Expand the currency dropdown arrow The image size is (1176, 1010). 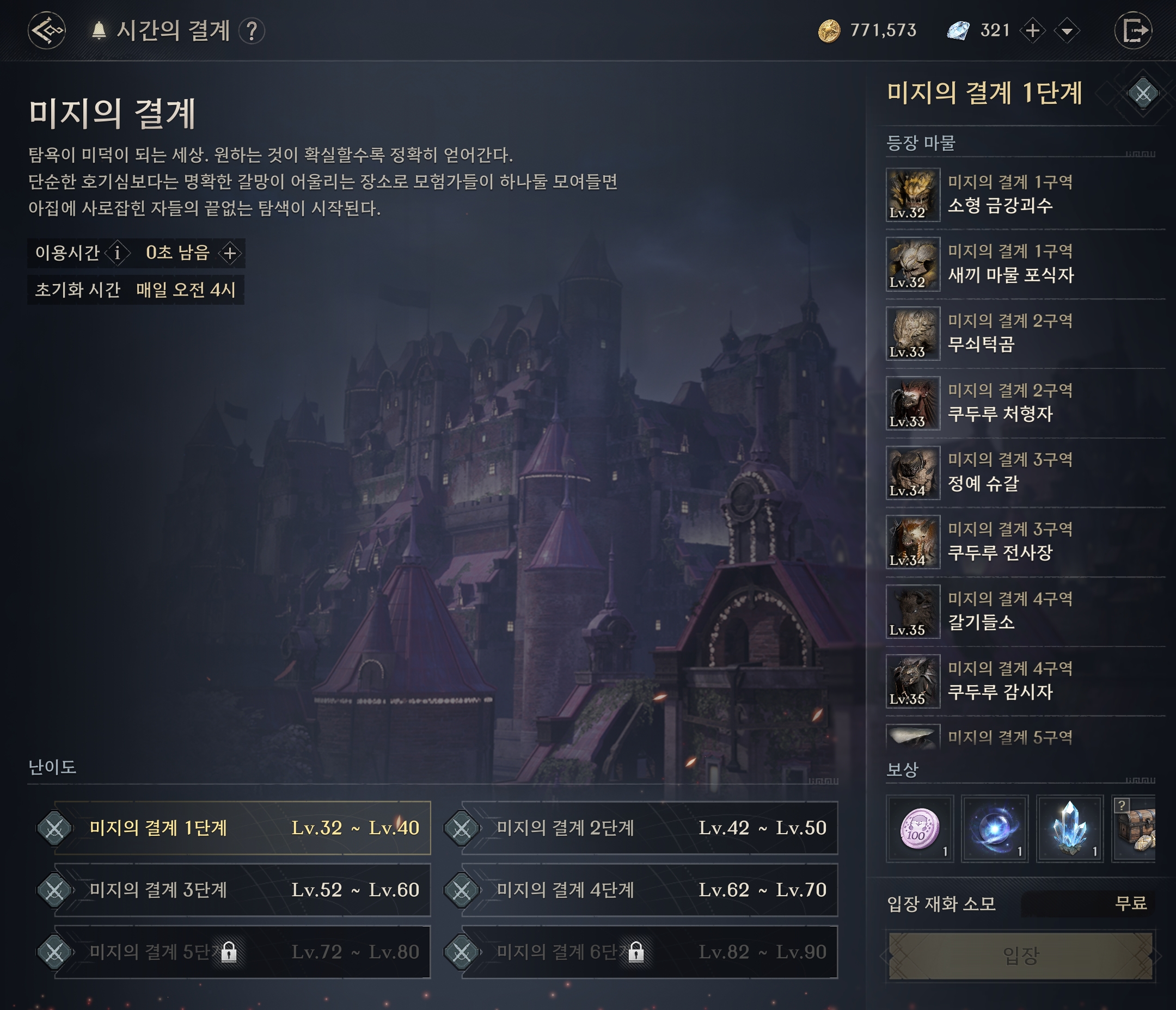point(1067,30)
